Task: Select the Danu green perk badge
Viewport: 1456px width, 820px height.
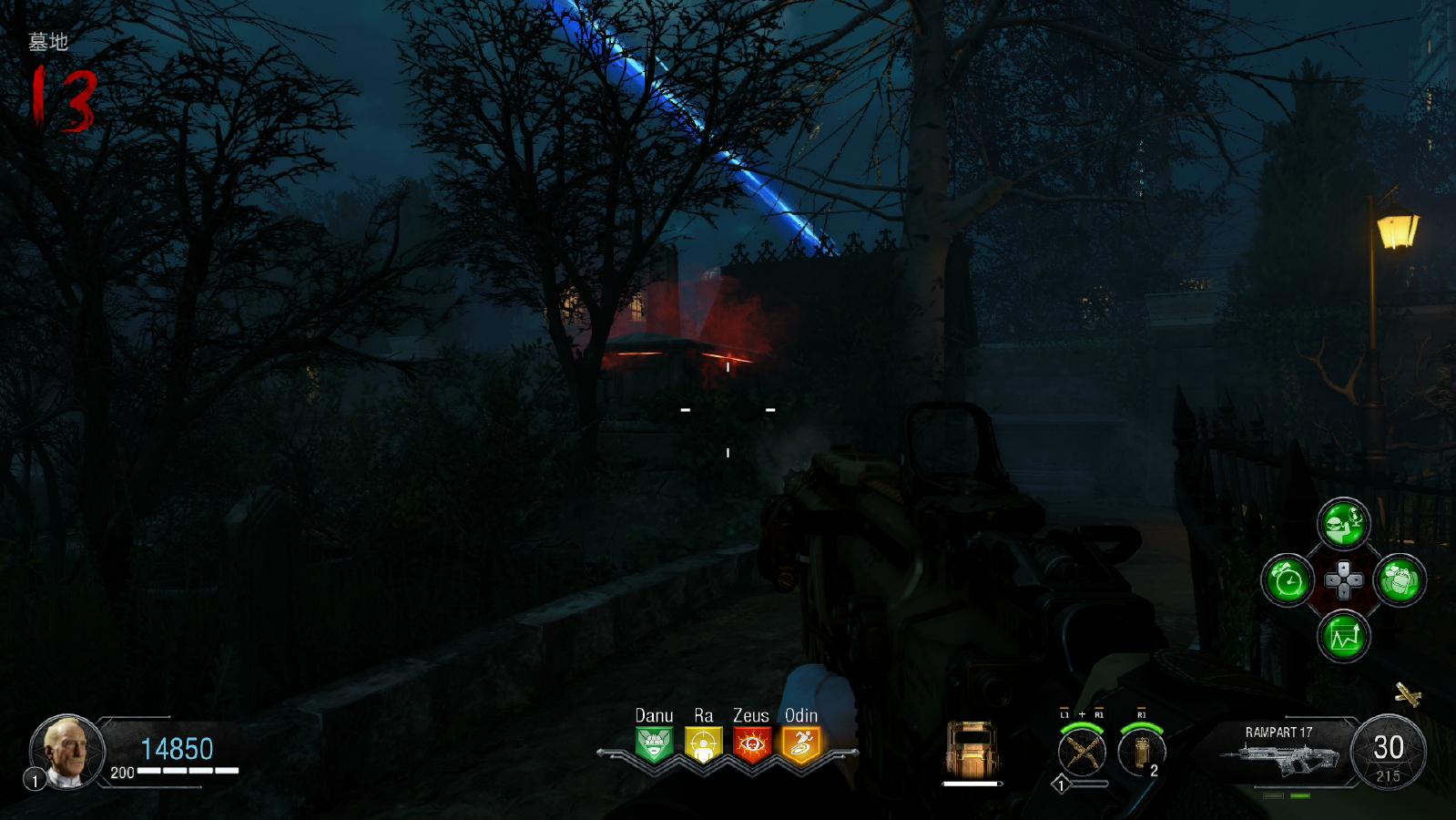Action: (x=654, y=744)
